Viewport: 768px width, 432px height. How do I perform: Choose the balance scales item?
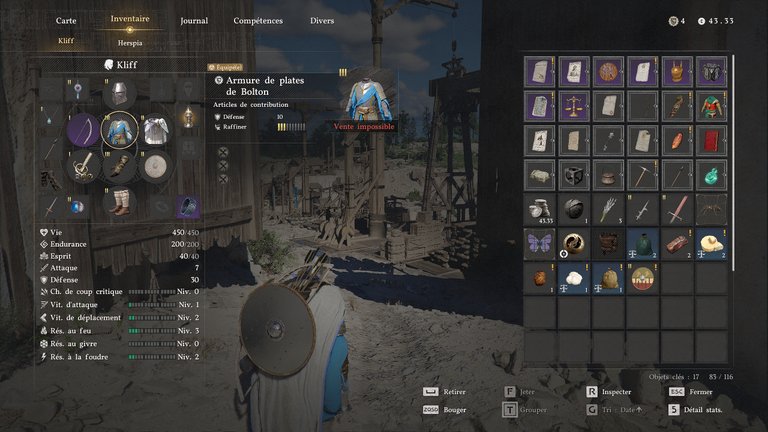click(575, 105)
